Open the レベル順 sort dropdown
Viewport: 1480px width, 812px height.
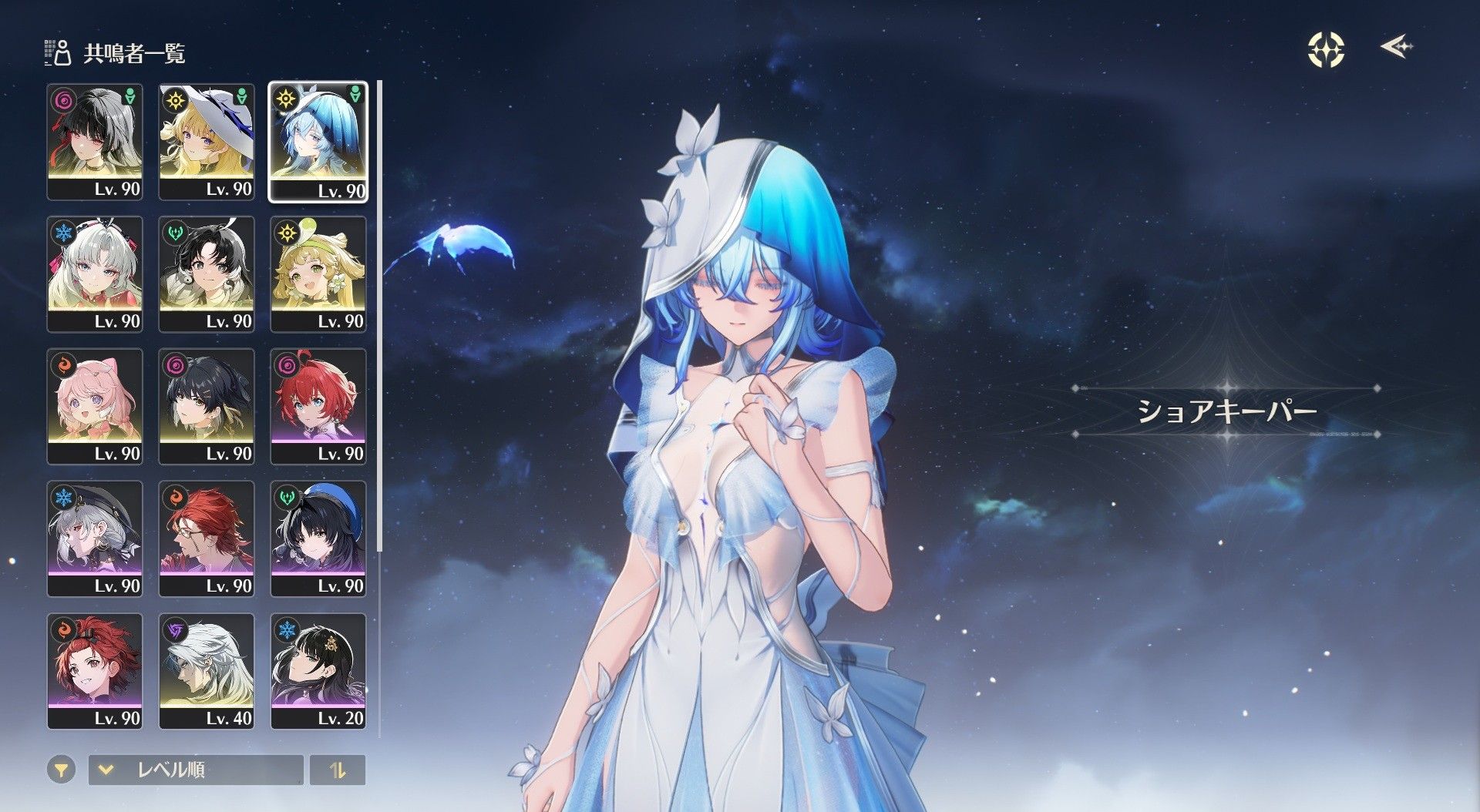tap(196, 770)
